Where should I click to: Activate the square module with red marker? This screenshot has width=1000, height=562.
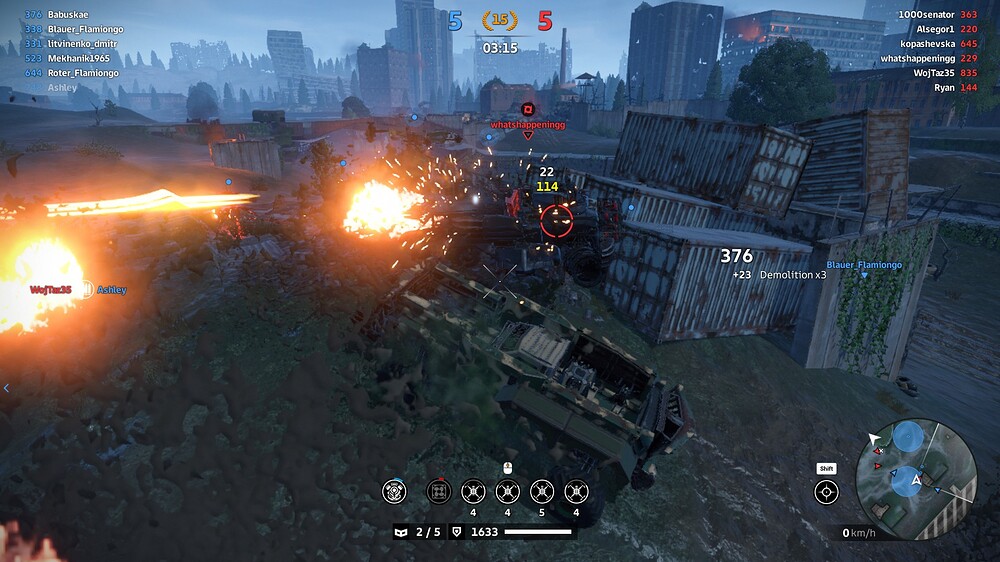[439, 491]
